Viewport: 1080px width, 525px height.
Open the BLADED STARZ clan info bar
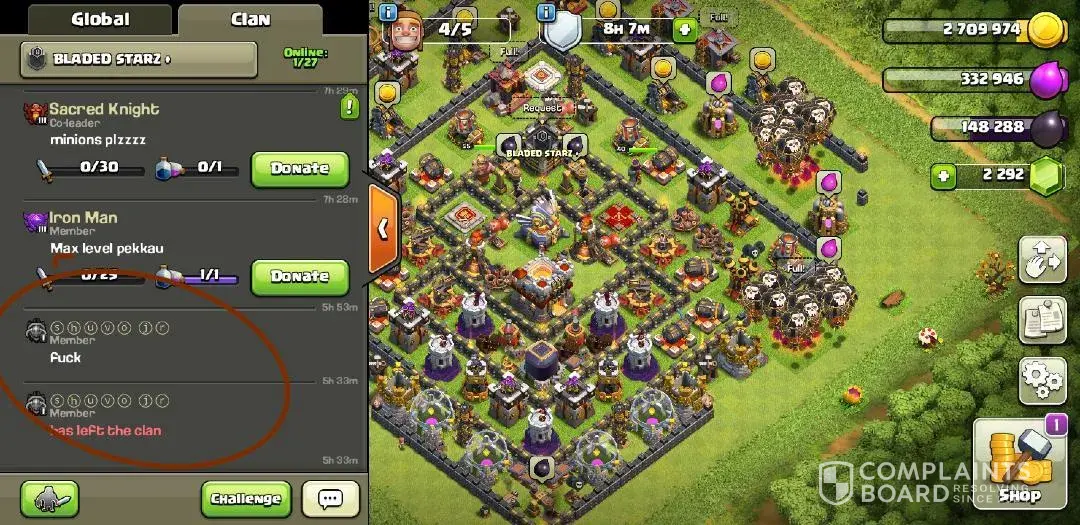coord(138,60)
